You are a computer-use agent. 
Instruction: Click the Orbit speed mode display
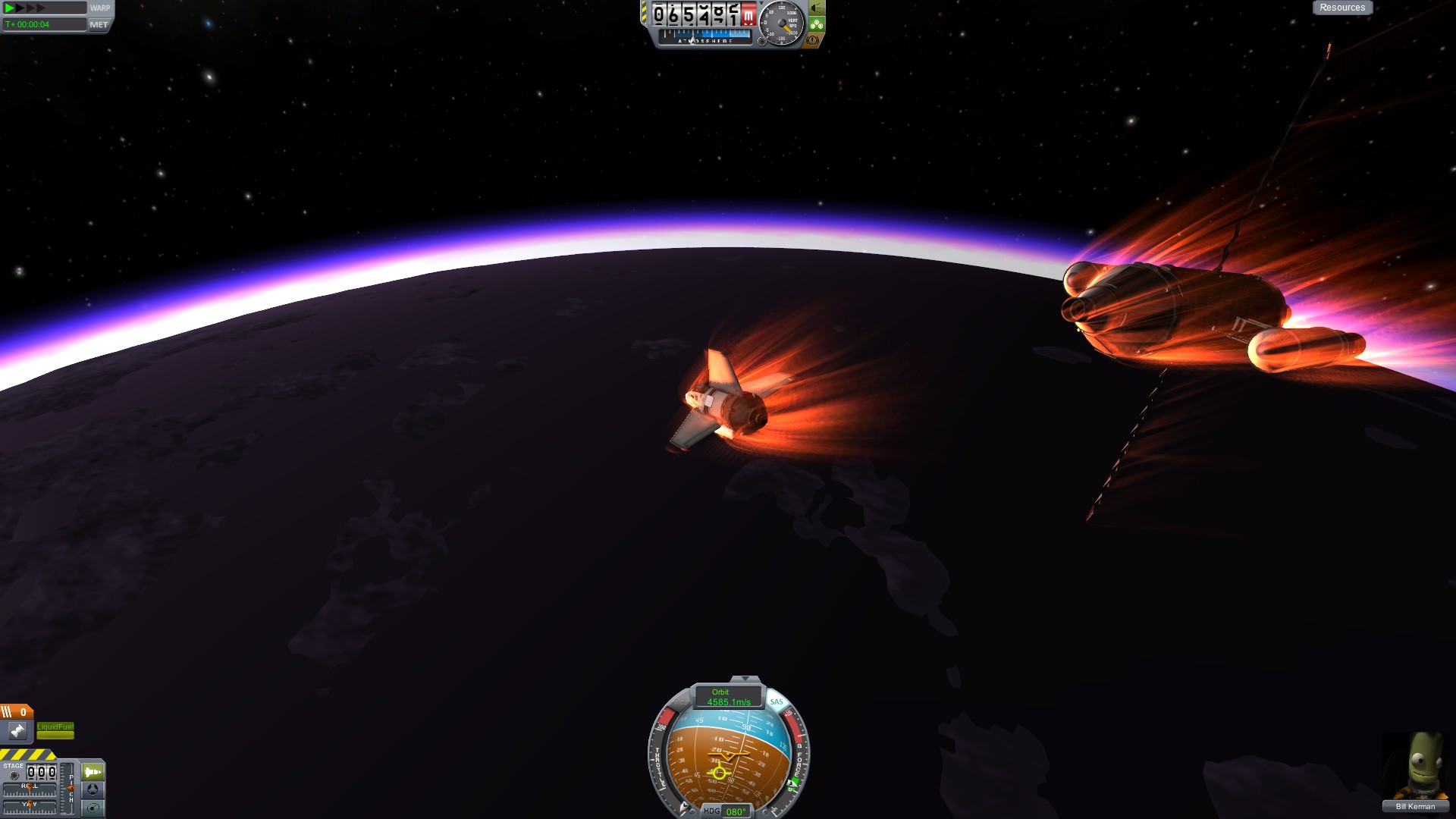coord(728,697)
